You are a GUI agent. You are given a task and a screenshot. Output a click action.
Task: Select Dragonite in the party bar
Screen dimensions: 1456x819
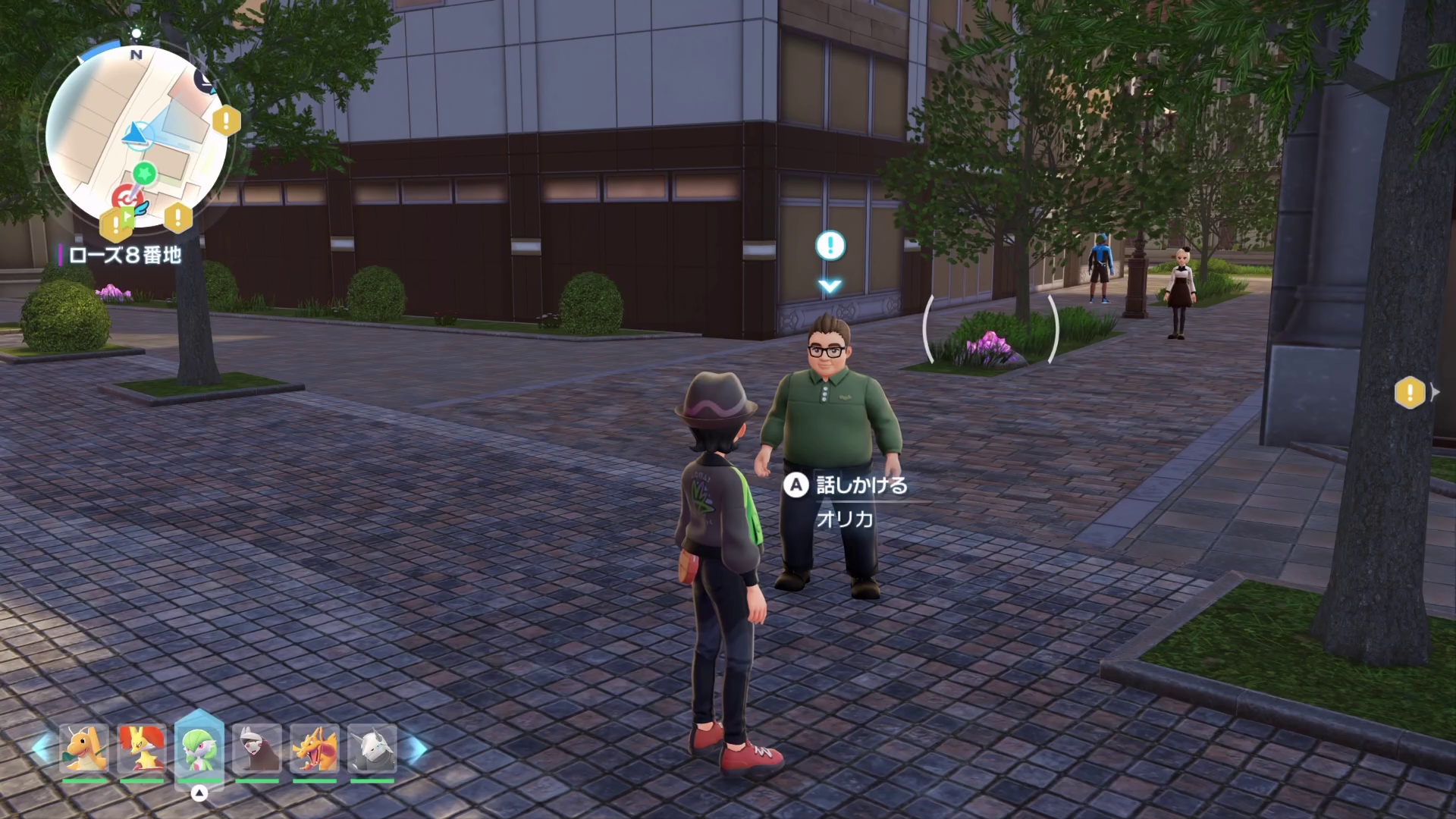click(83, 748)
